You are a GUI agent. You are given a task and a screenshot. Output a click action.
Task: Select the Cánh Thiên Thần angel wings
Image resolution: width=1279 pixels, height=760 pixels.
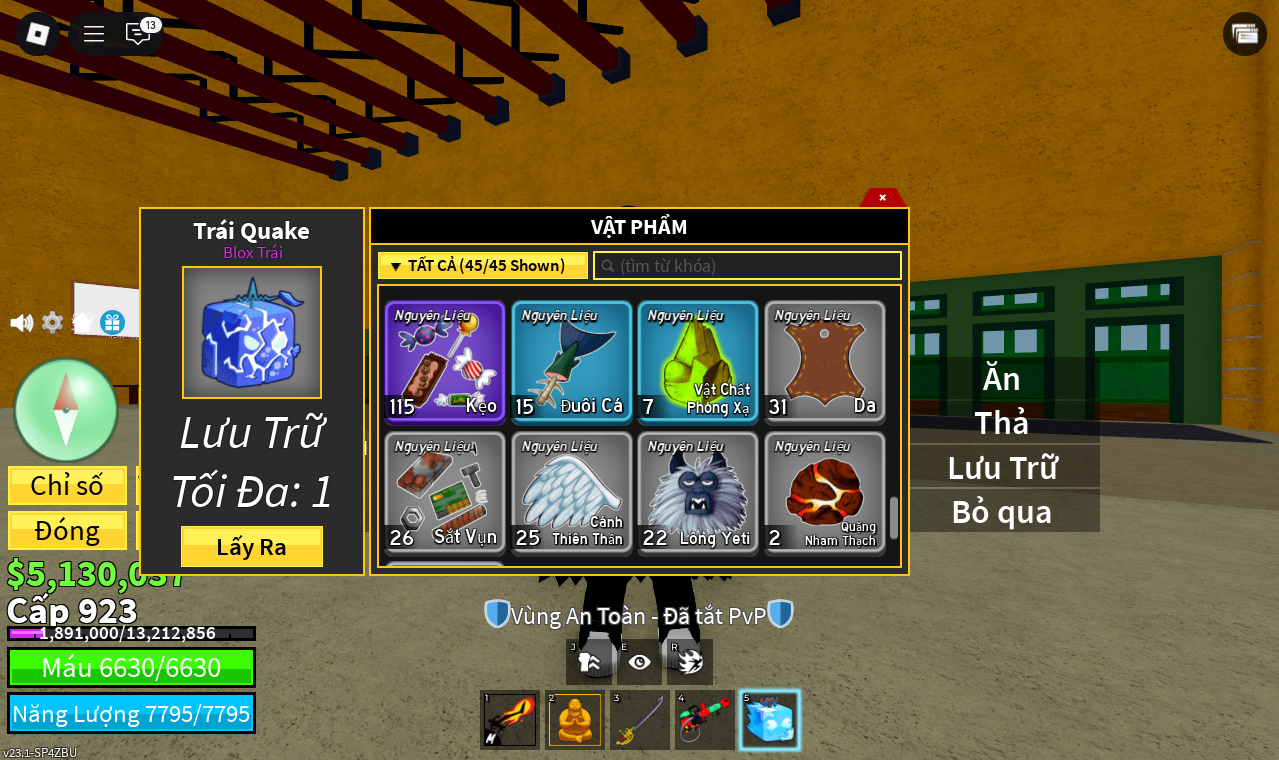coord(571,492)
